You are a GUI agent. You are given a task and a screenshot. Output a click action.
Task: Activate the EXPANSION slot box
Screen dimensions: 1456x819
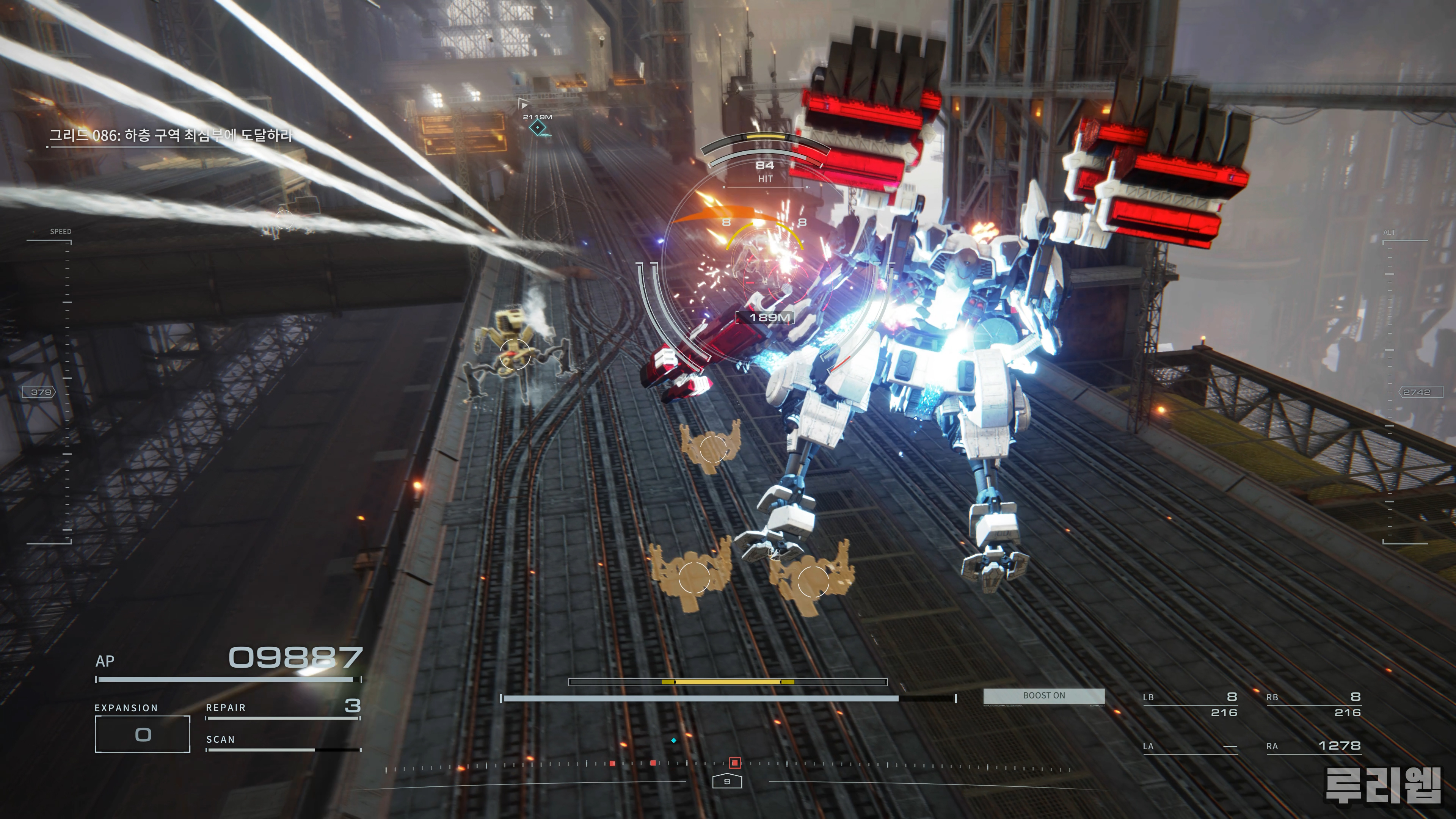[x=143, y=734]
